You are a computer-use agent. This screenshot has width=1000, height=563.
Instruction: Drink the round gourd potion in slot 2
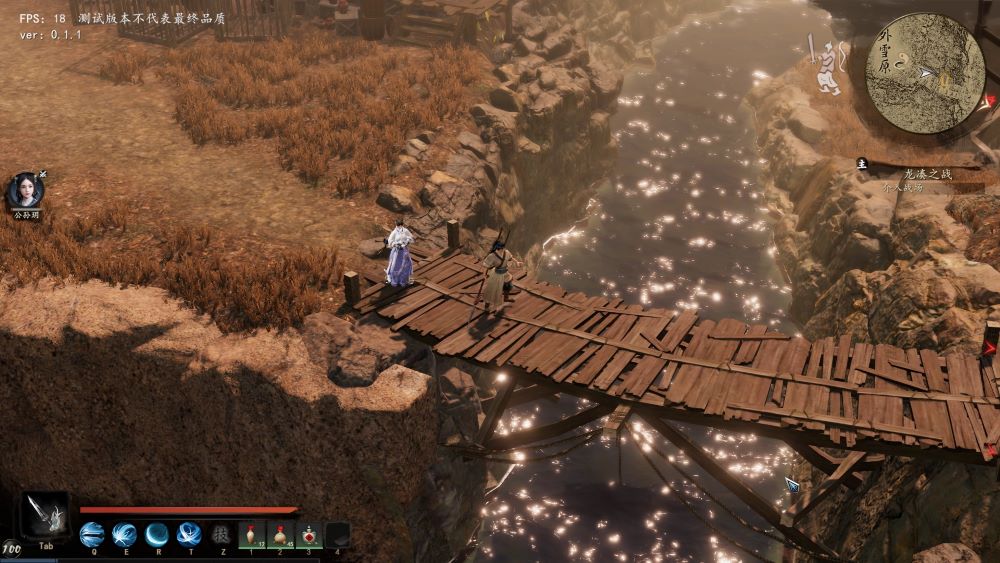(x=281, y=534)
